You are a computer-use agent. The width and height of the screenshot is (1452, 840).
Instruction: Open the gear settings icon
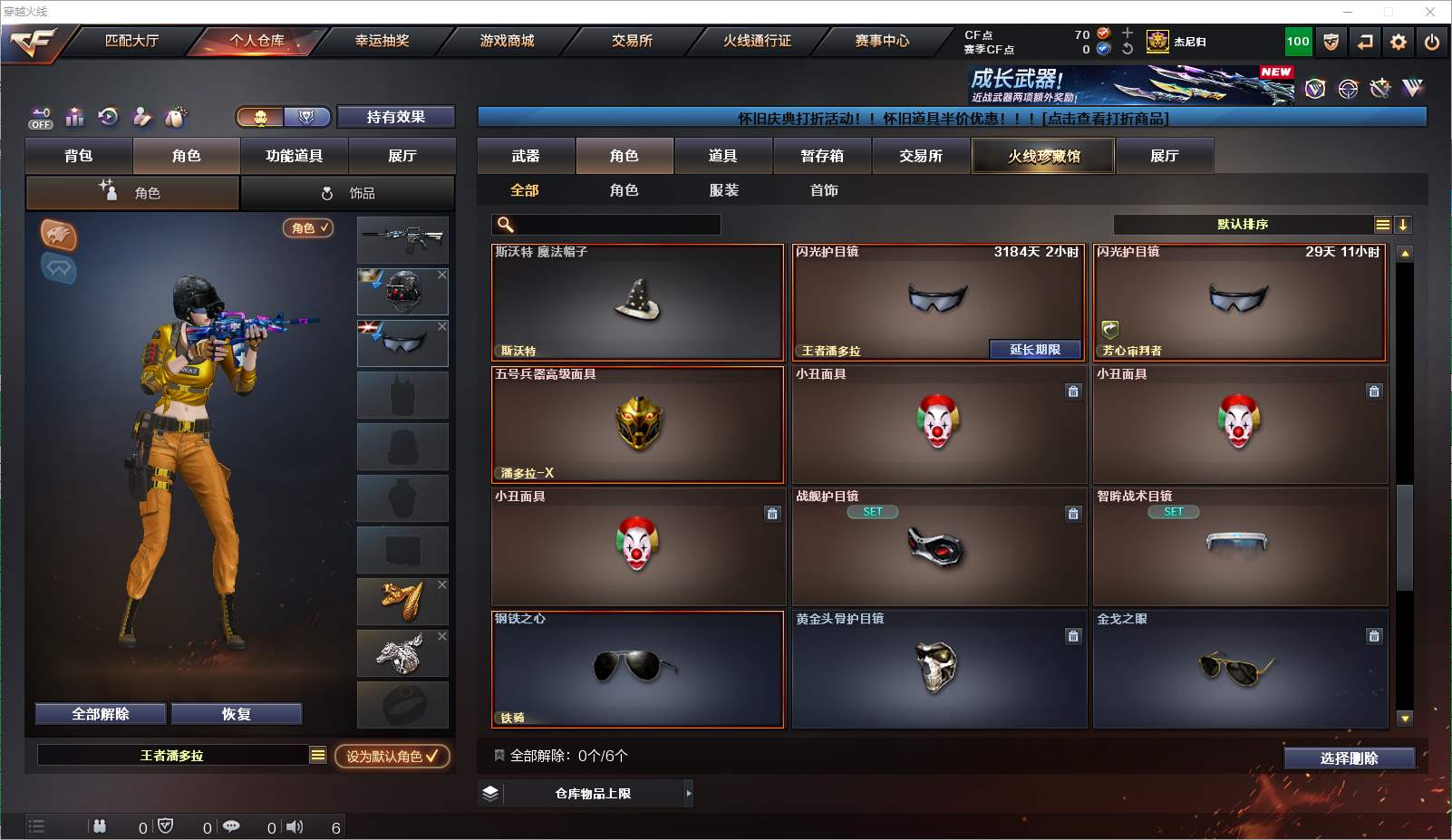point(1399,42)
